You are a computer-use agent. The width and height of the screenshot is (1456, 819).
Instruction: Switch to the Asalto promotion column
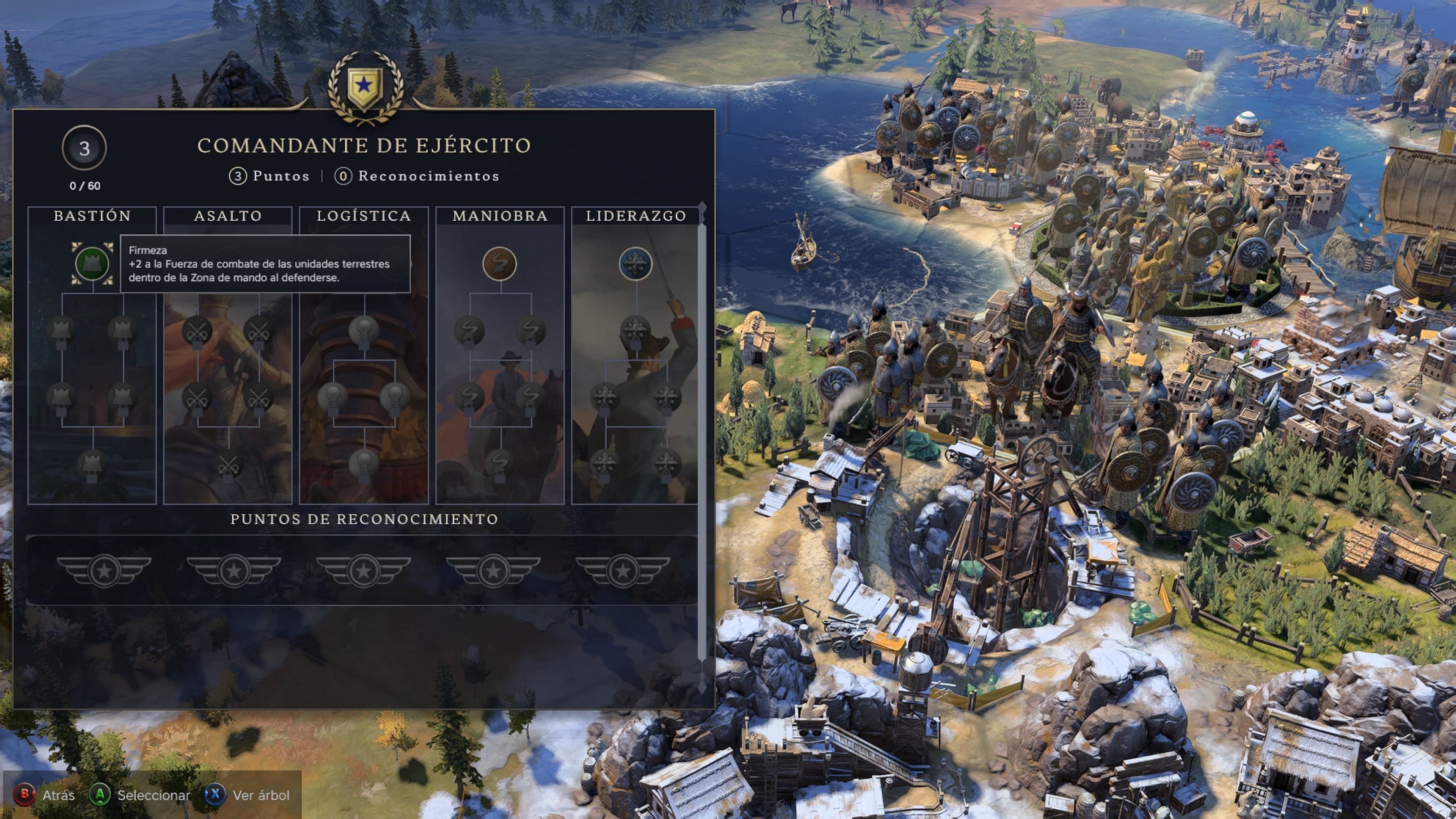click(x=228, y=215)
